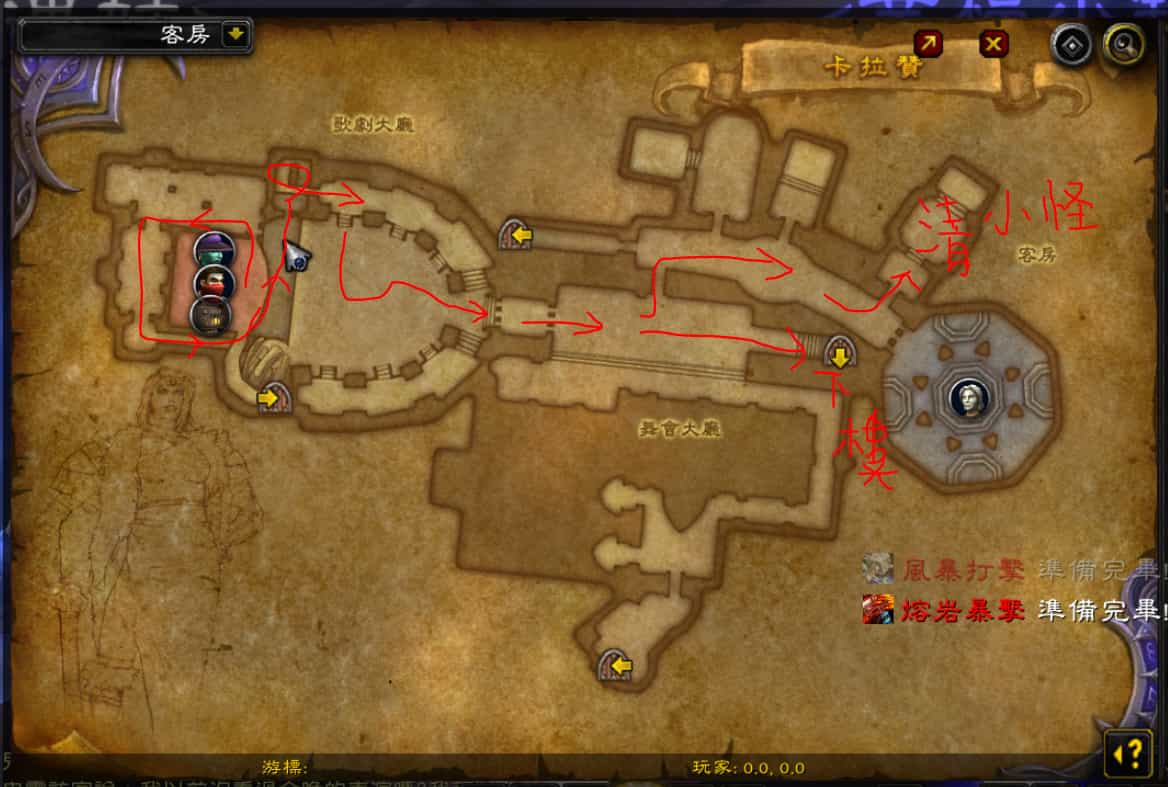Click the left-arrow door marker at the map's bottom
Image resolution: width=1168 pixels, height=787 pixels.
coord(616,665)
